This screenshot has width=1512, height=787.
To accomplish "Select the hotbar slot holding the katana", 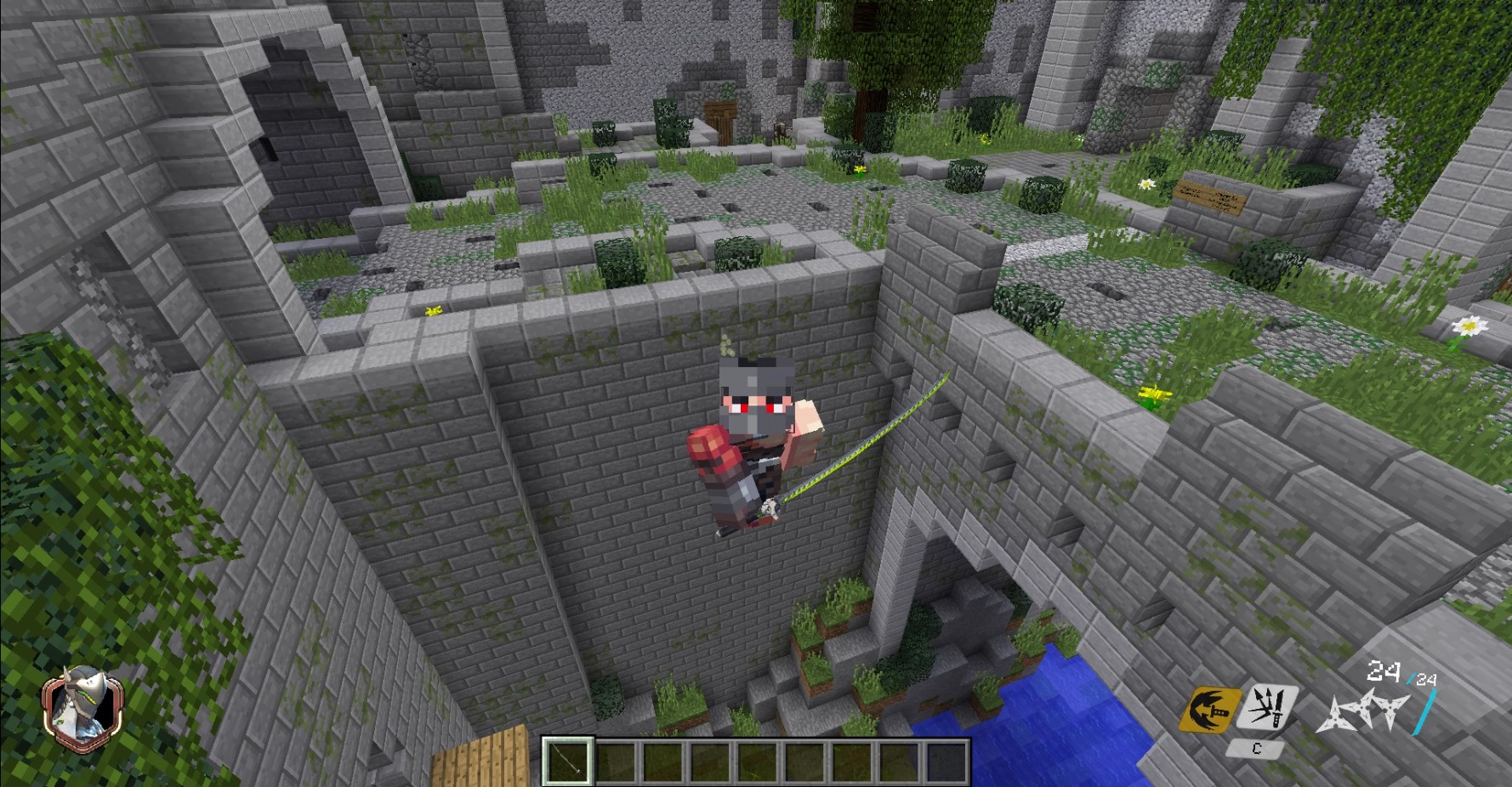I will point(568,761).
